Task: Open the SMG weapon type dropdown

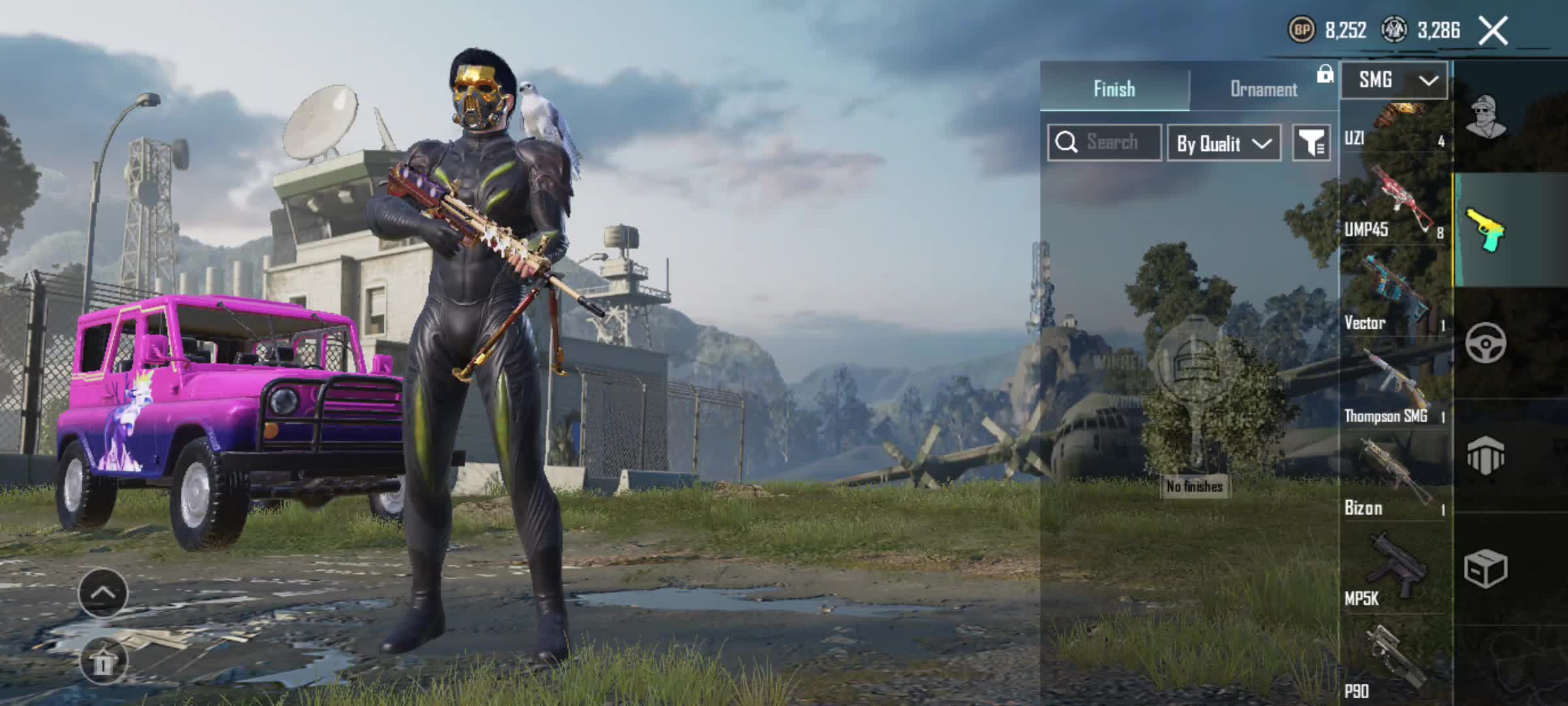Action: pos(1394,80)
